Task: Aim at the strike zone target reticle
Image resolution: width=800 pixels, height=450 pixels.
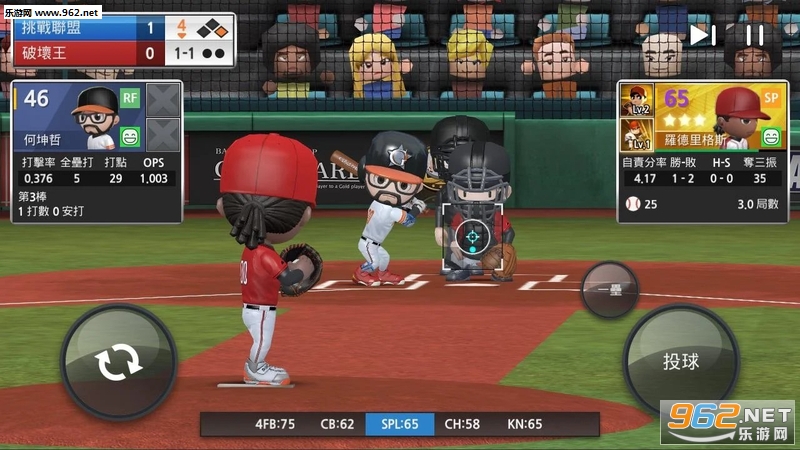Action: (470, 236)
